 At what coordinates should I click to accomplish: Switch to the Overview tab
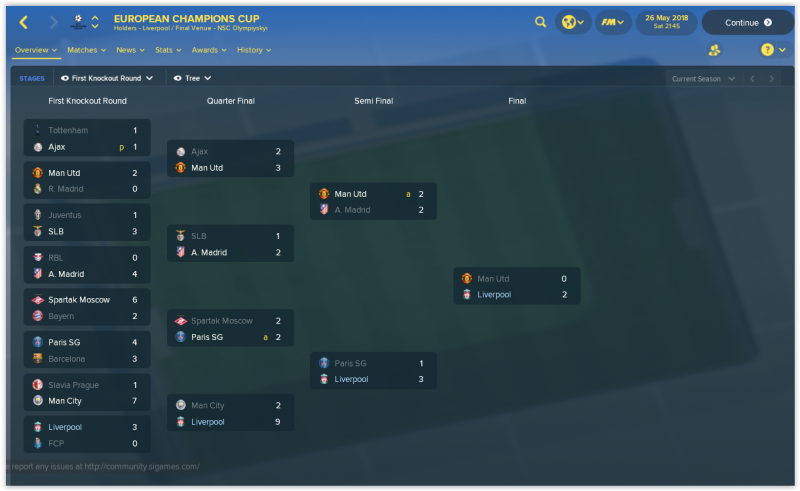35,49
